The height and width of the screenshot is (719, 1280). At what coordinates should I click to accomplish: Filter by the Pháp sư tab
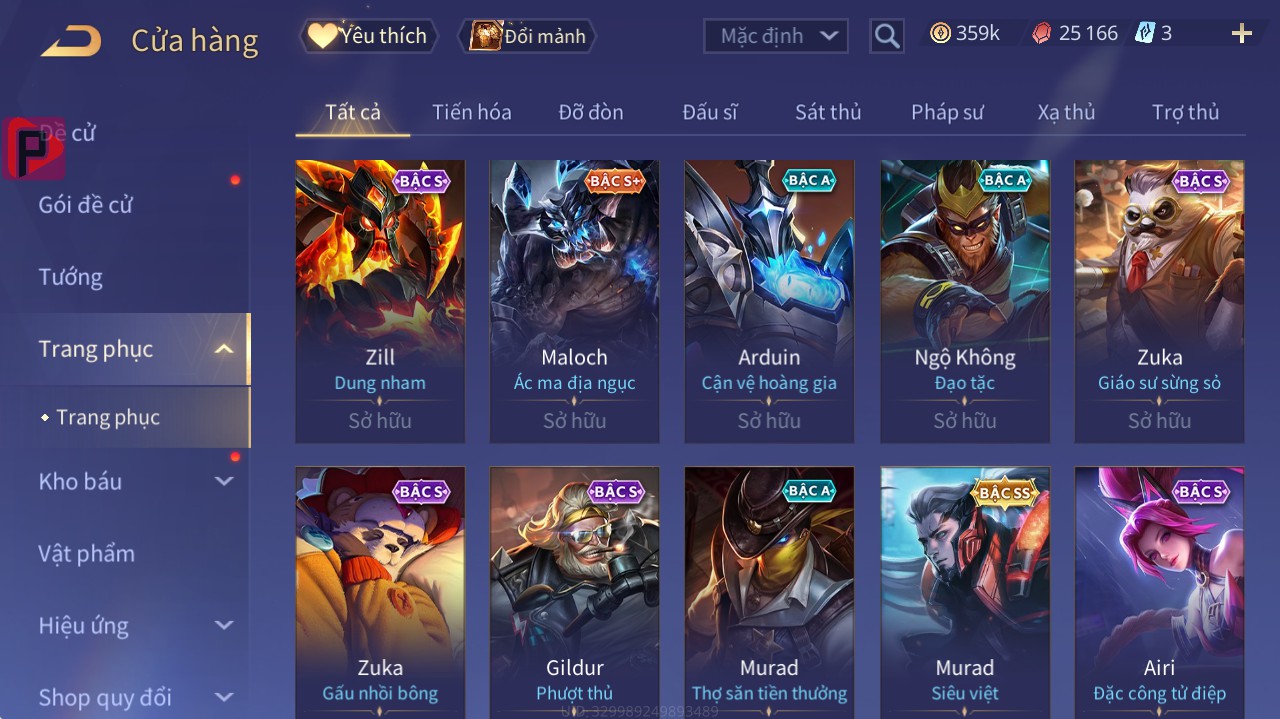point(947,112)
